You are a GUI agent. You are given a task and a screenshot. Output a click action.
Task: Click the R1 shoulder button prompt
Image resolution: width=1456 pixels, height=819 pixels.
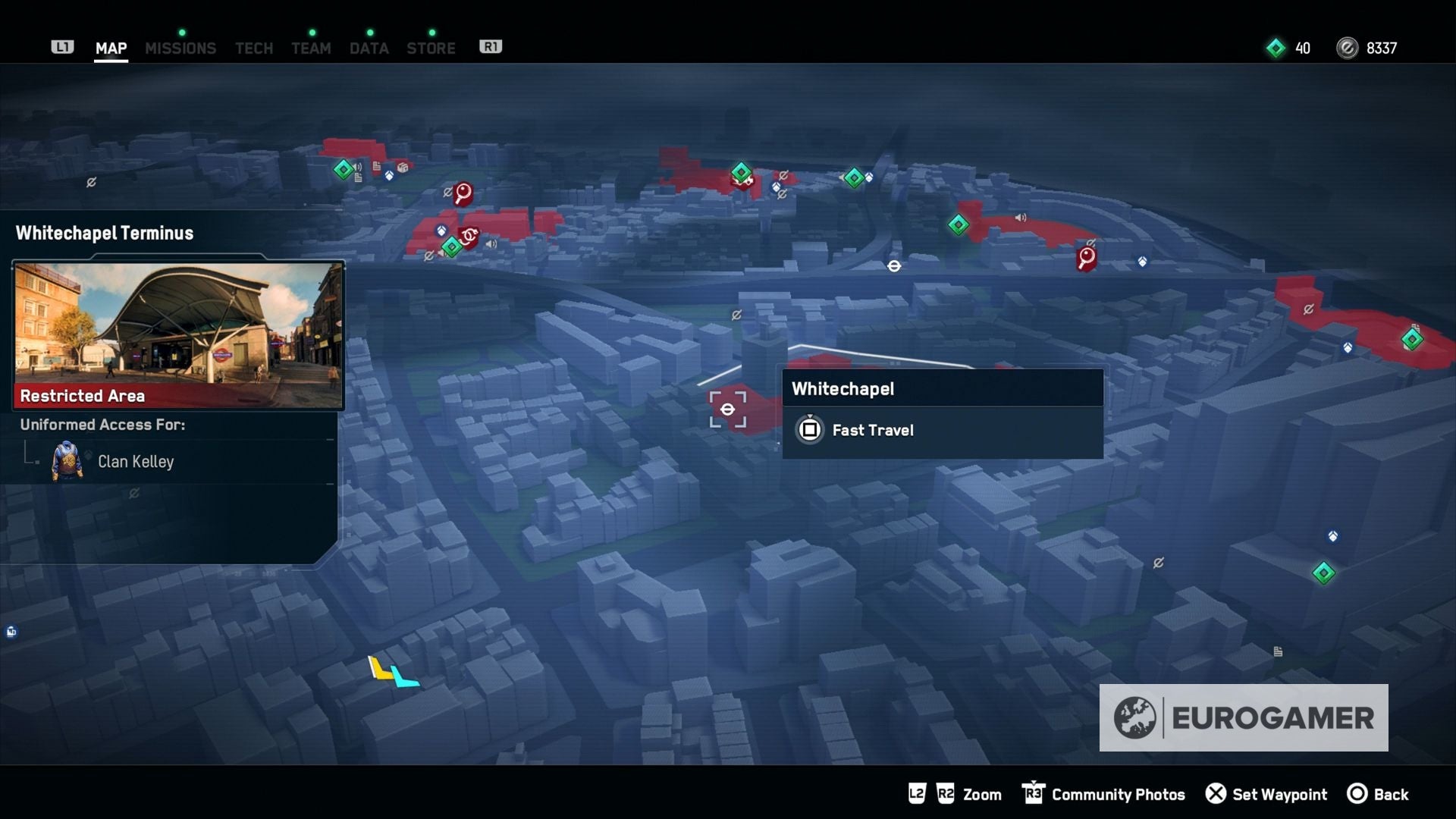point(491,45)
